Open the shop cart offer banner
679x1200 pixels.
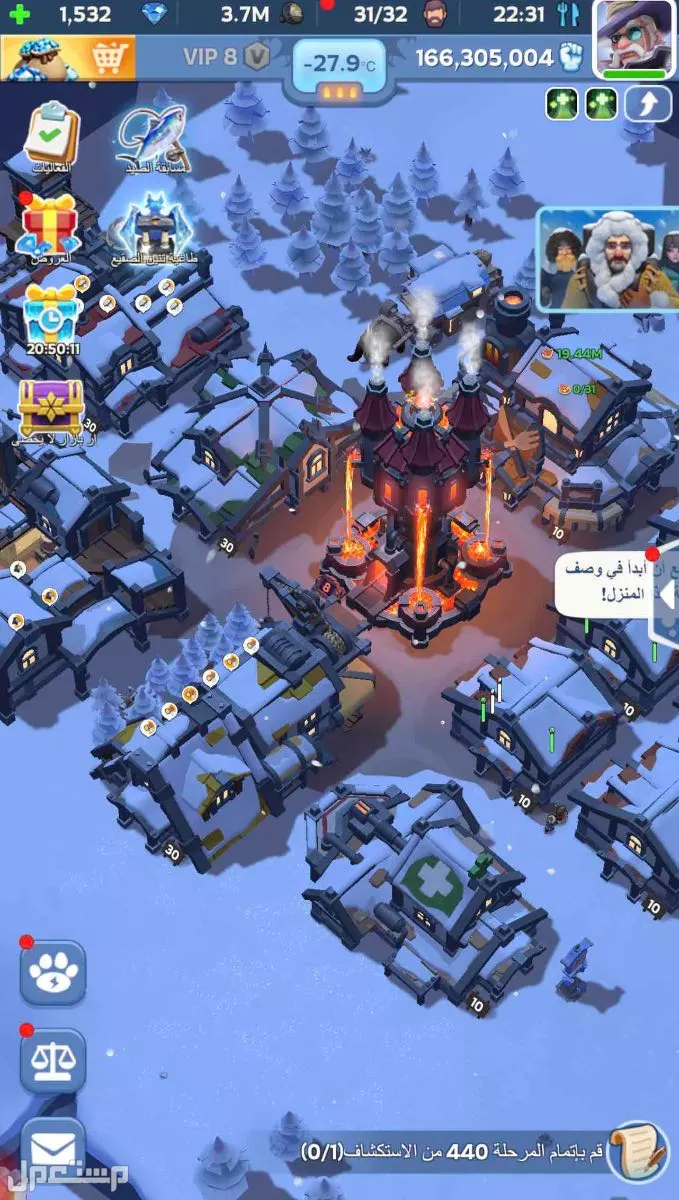[x=66, y=57]
